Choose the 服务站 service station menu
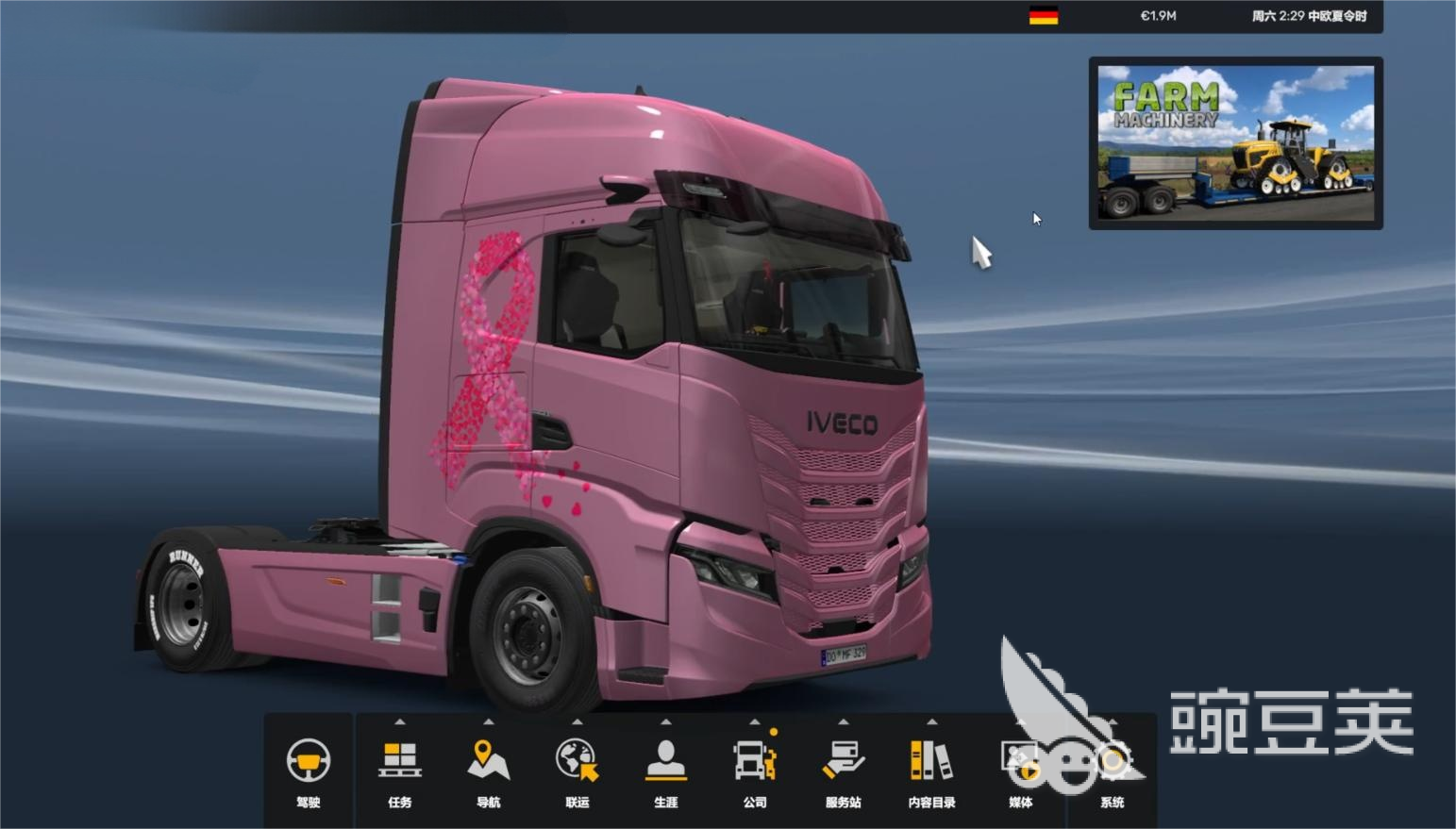This screenshot has height=829, width=1456. click(844, 770)
